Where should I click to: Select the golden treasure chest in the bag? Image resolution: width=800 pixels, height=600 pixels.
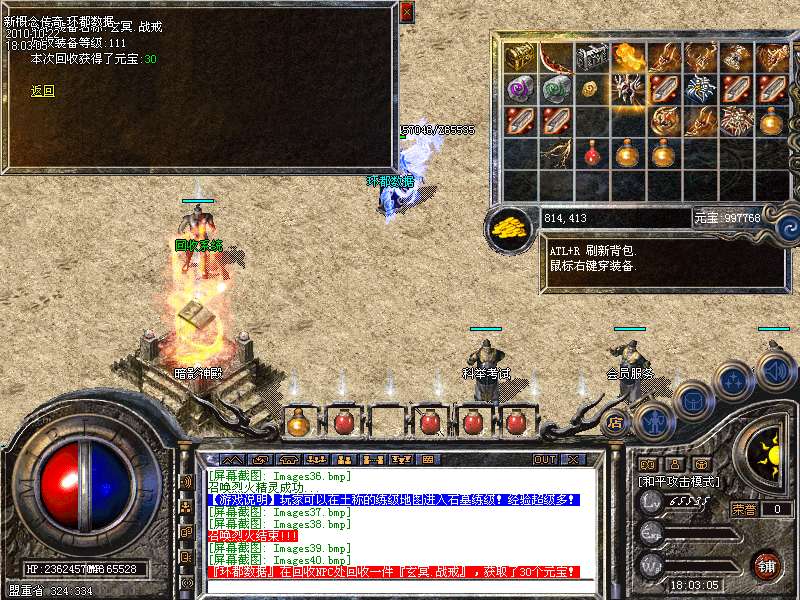coord(519,57)
